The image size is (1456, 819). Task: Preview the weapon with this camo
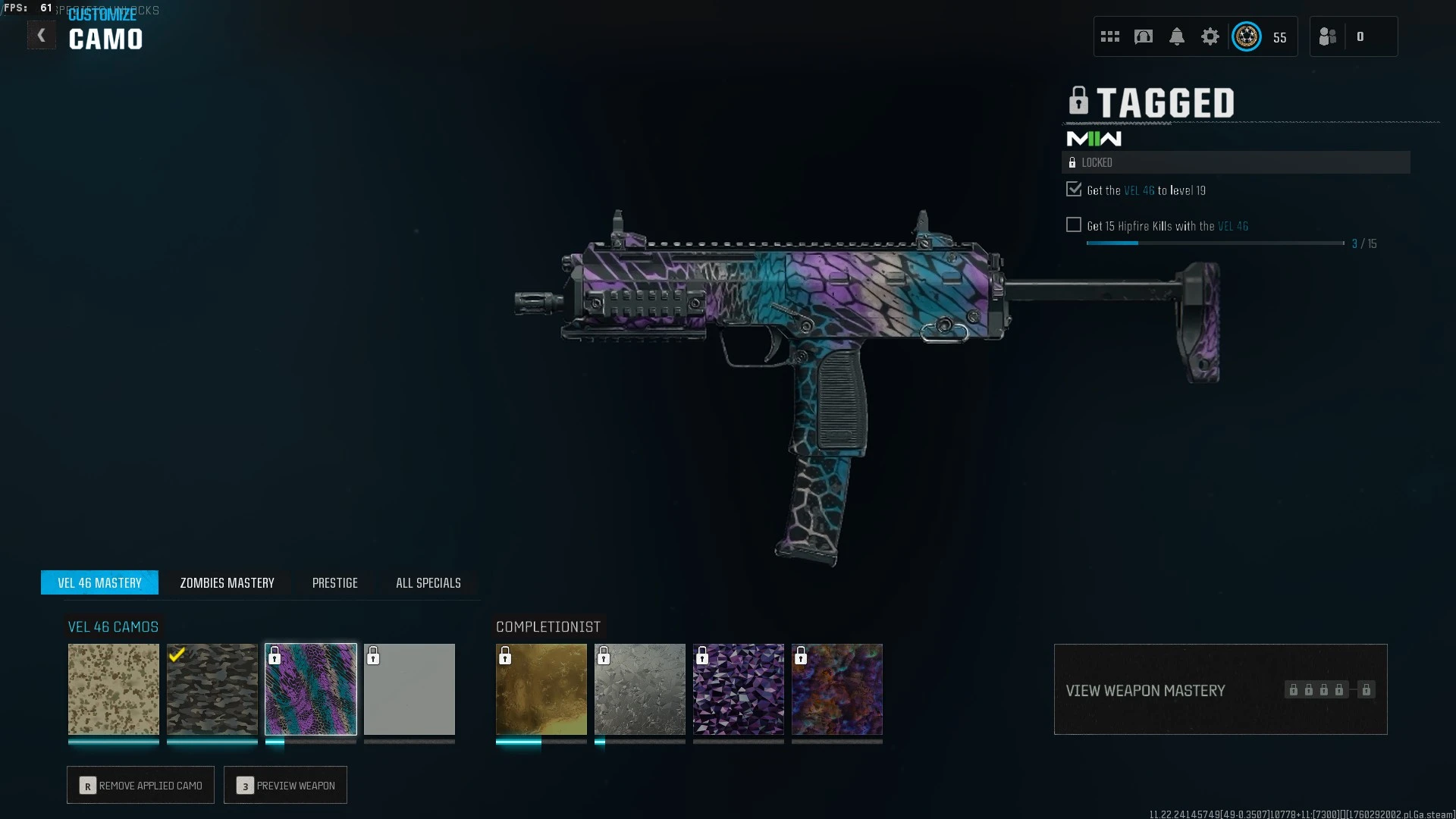[285, 785]
